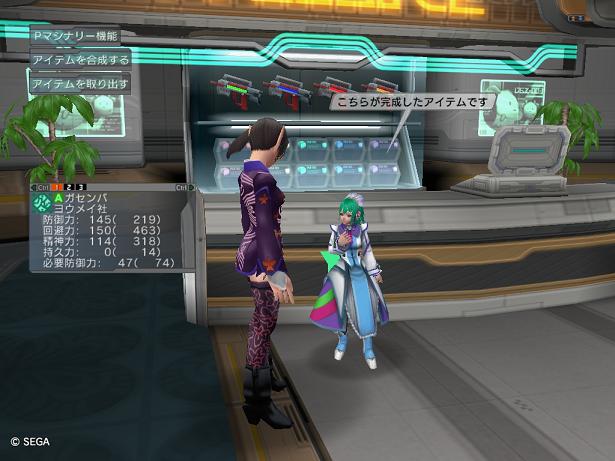Switch to info page tab 3

tap(82, 187)
